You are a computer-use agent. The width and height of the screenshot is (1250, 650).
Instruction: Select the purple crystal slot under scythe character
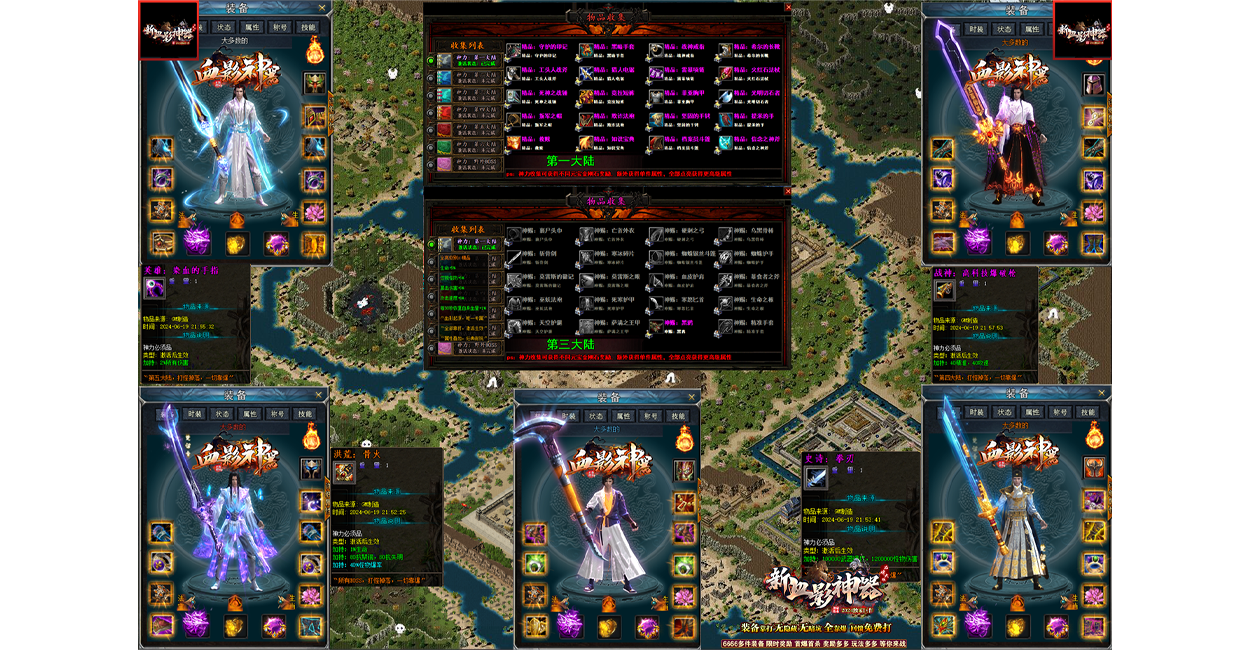tap(569, 624)
